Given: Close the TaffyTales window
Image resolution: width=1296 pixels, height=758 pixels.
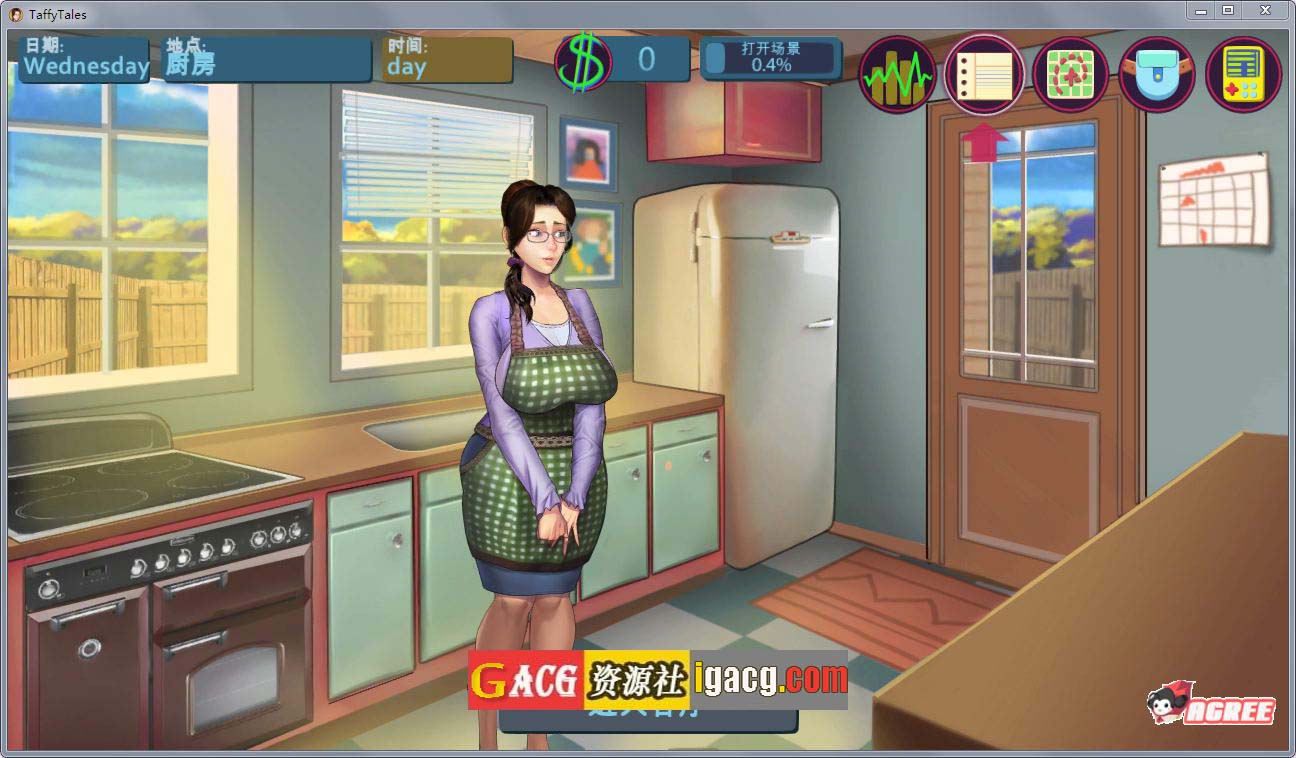Looking at the screenshot, I should (1266, 10).
